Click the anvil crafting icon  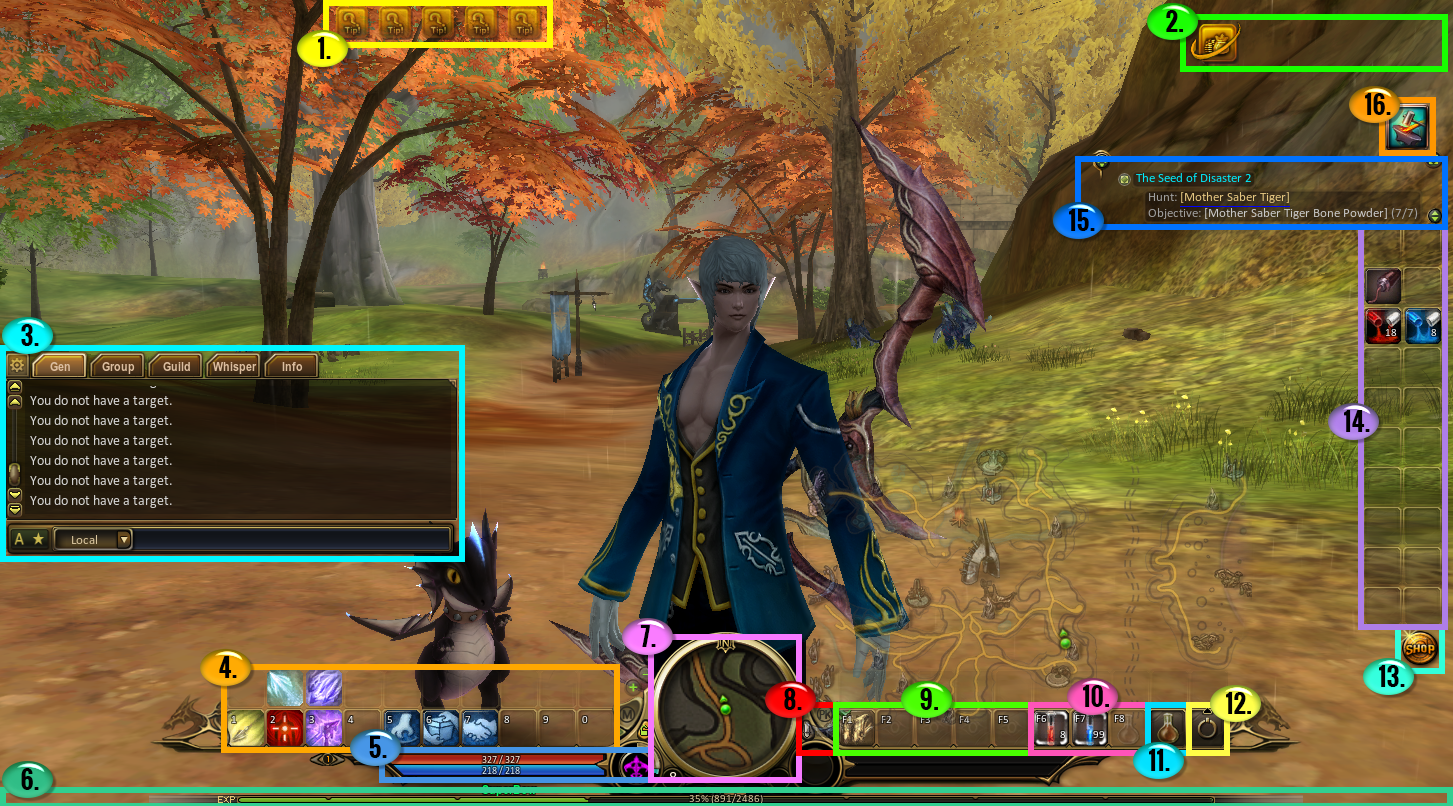(x=1407, y=126)
